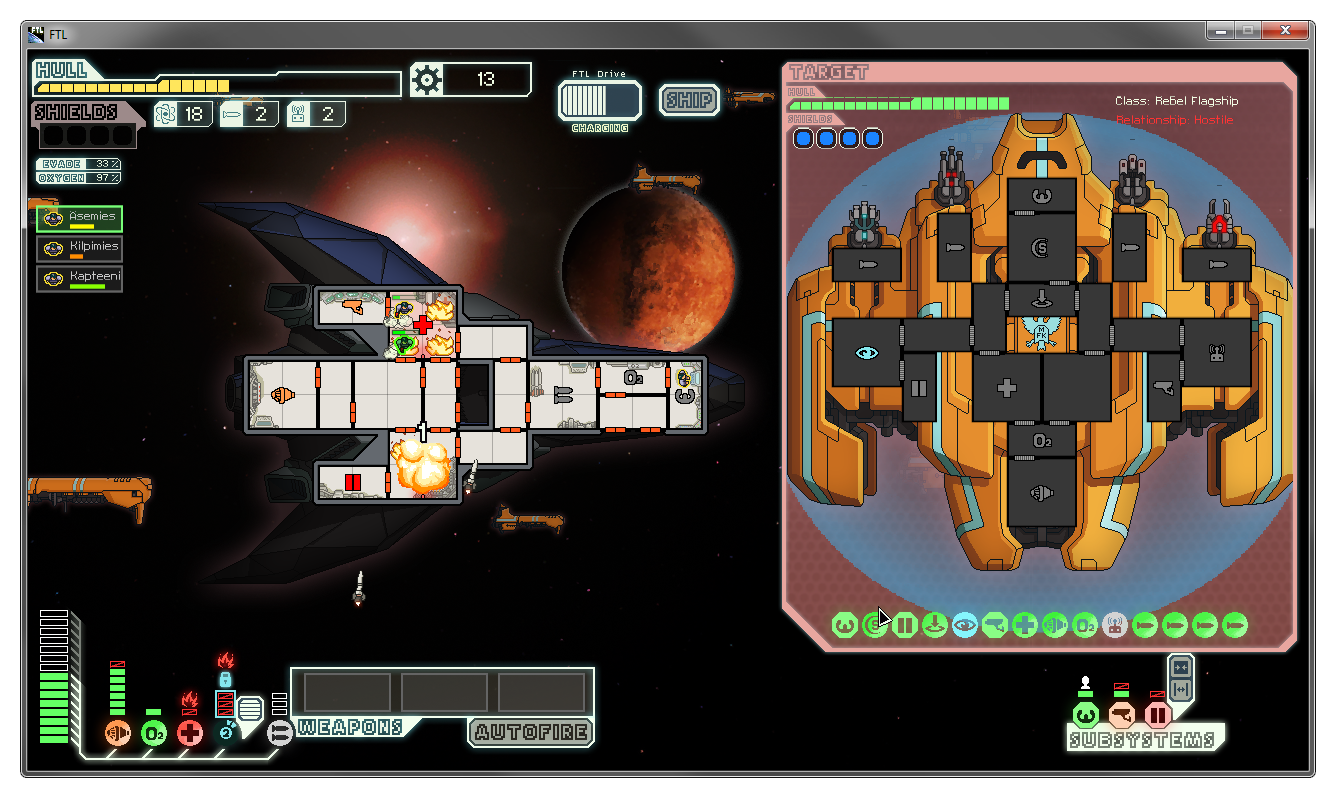Target the enemy sensors eye room

point(866,352)
